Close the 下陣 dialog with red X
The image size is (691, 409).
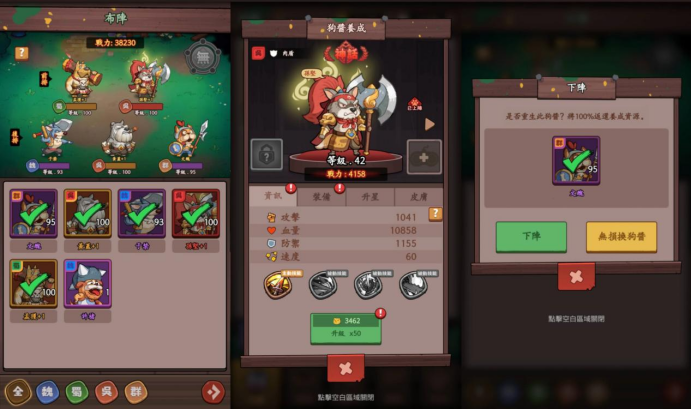(x=575, y=277)
